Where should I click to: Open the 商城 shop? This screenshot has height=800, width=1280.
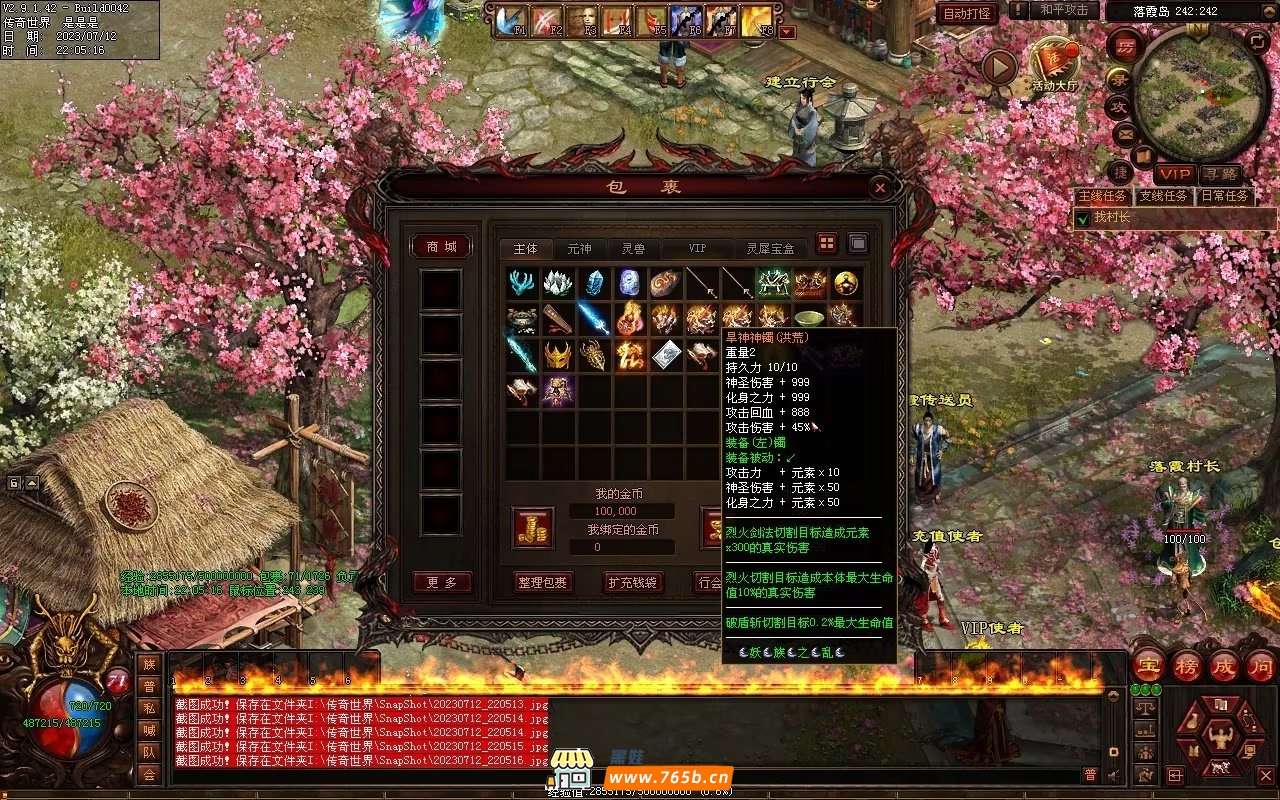pyautogui.click(x=441, y=247)
